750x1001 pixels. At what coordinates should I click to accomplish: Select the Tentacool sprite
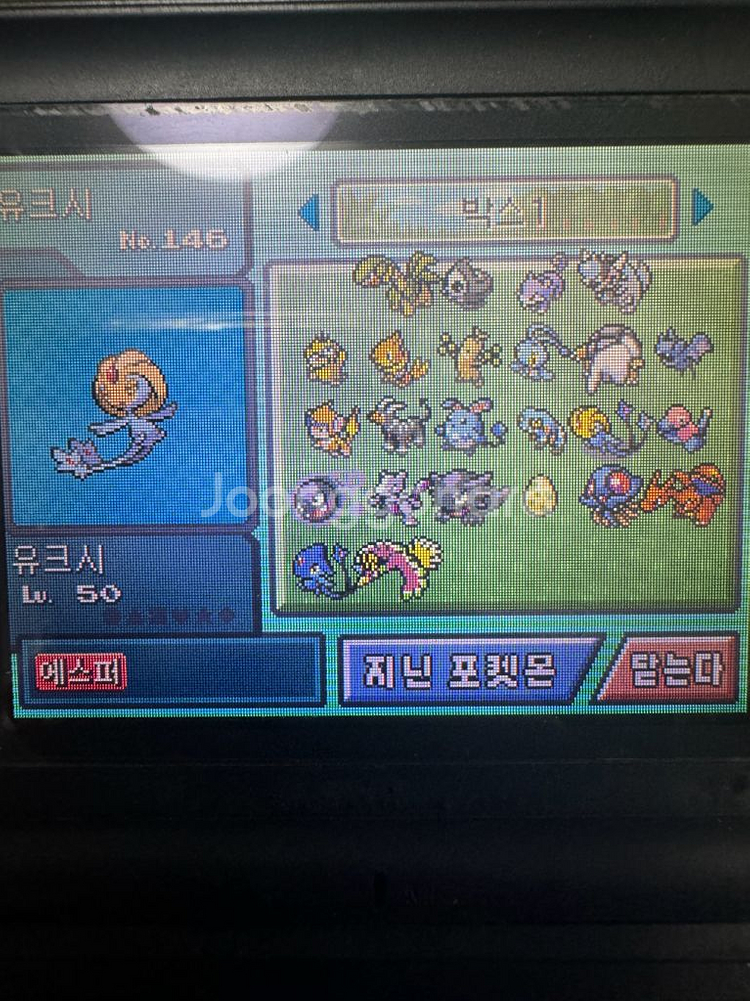click(609, 494)
